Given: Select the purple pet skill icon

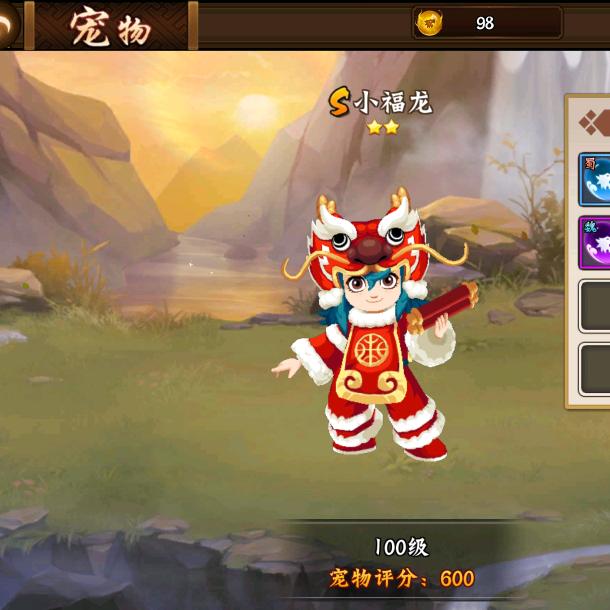Looking at the screenshot, I should 596,243.
